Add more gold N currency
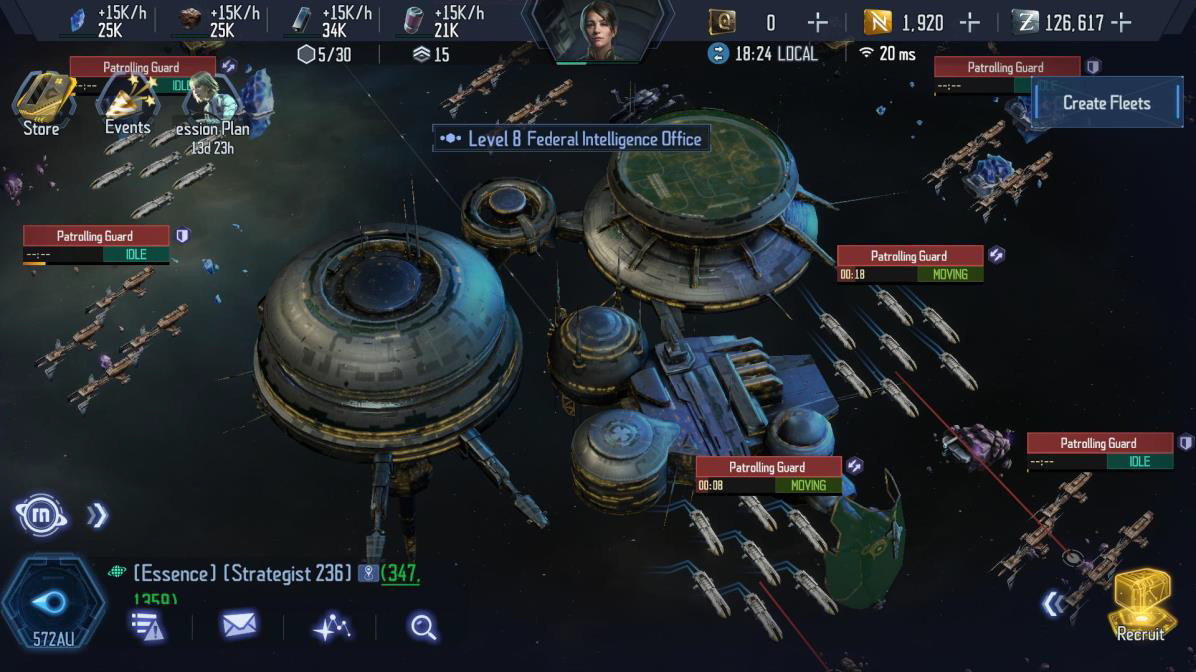This screenshot has height=672, width=1196. (x=970, y=23)
